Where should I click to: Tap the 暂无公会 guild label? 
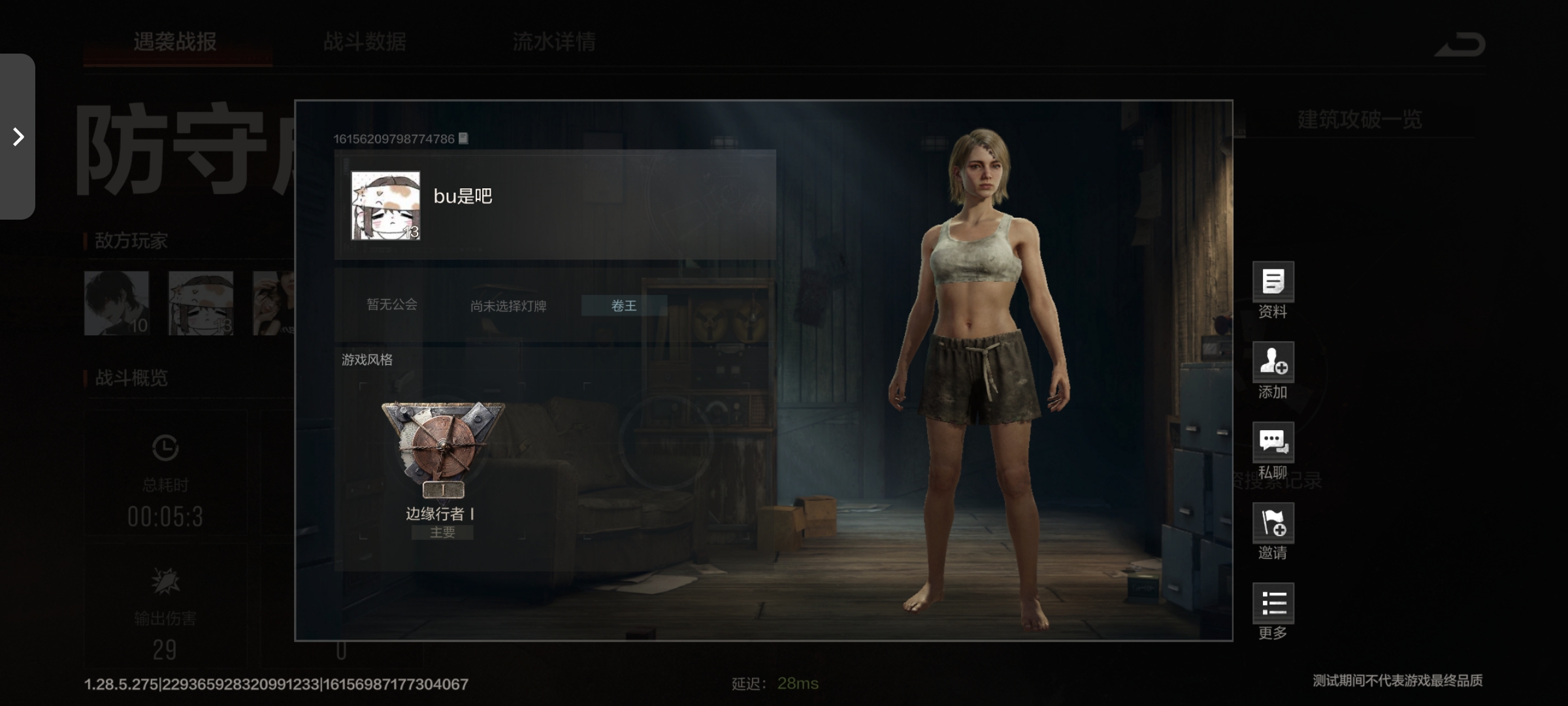392,305
